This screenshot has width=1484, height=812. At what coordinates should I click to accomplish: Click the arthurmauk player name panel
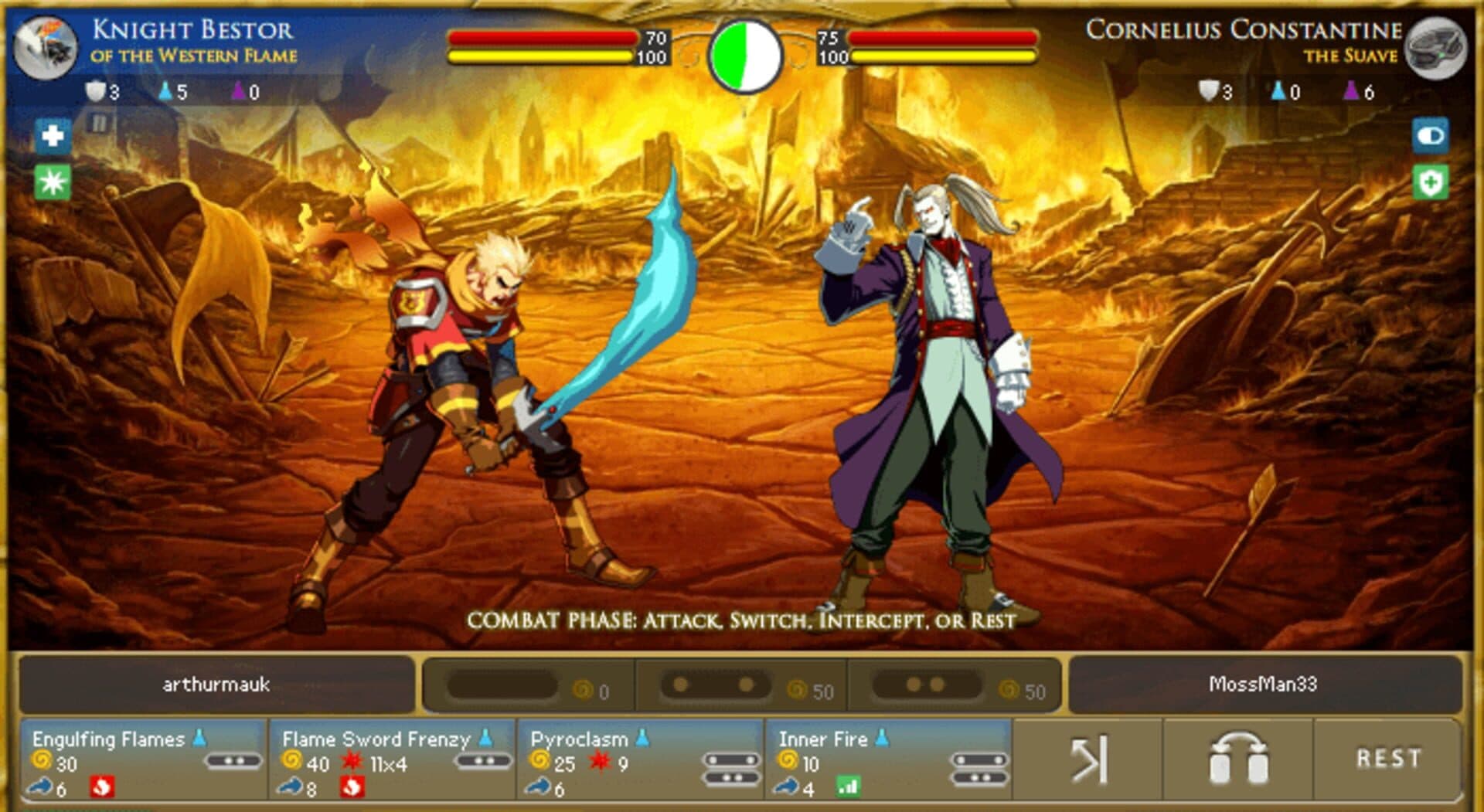[216, 685]
